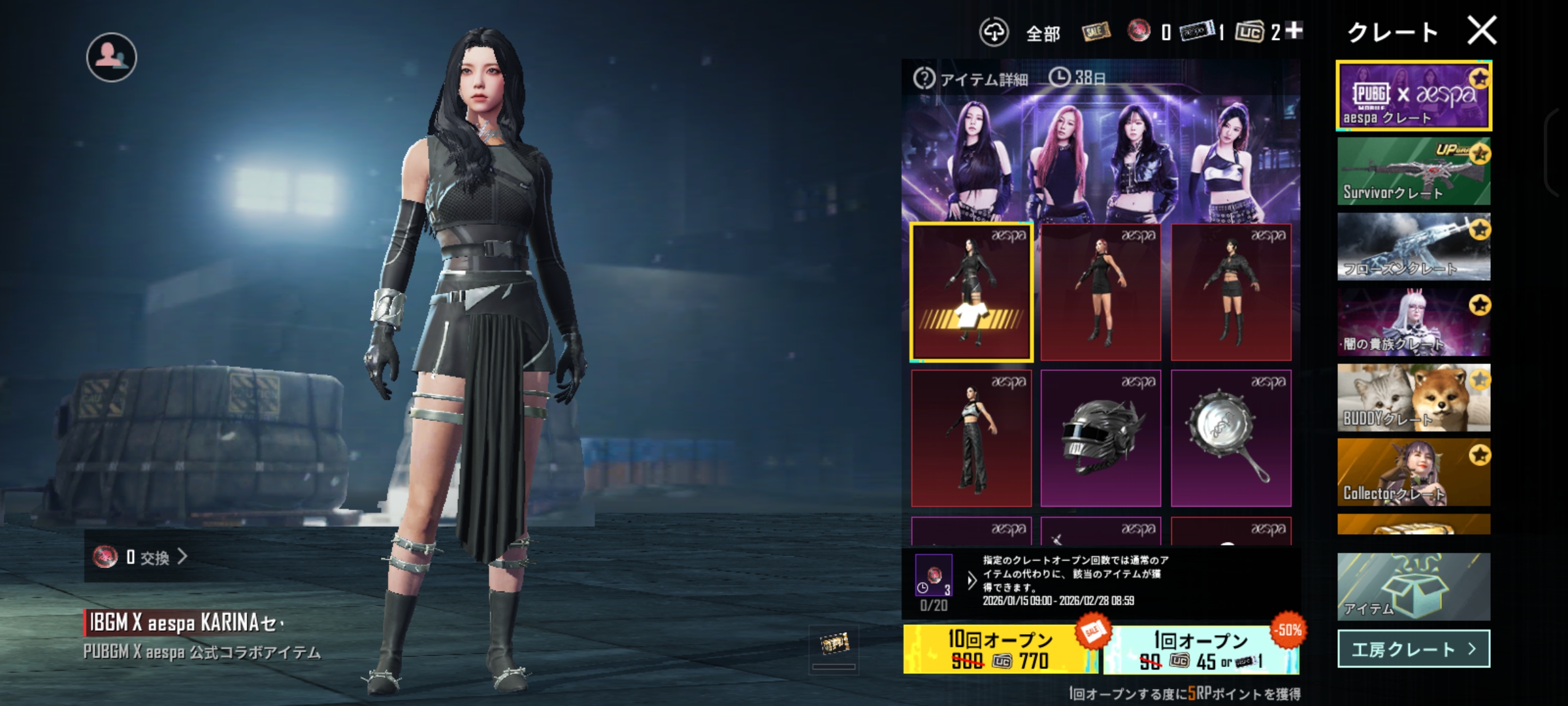Select the BUDDY crate tab
This screenshot has width=1568, height=706.
point(1414,397)
